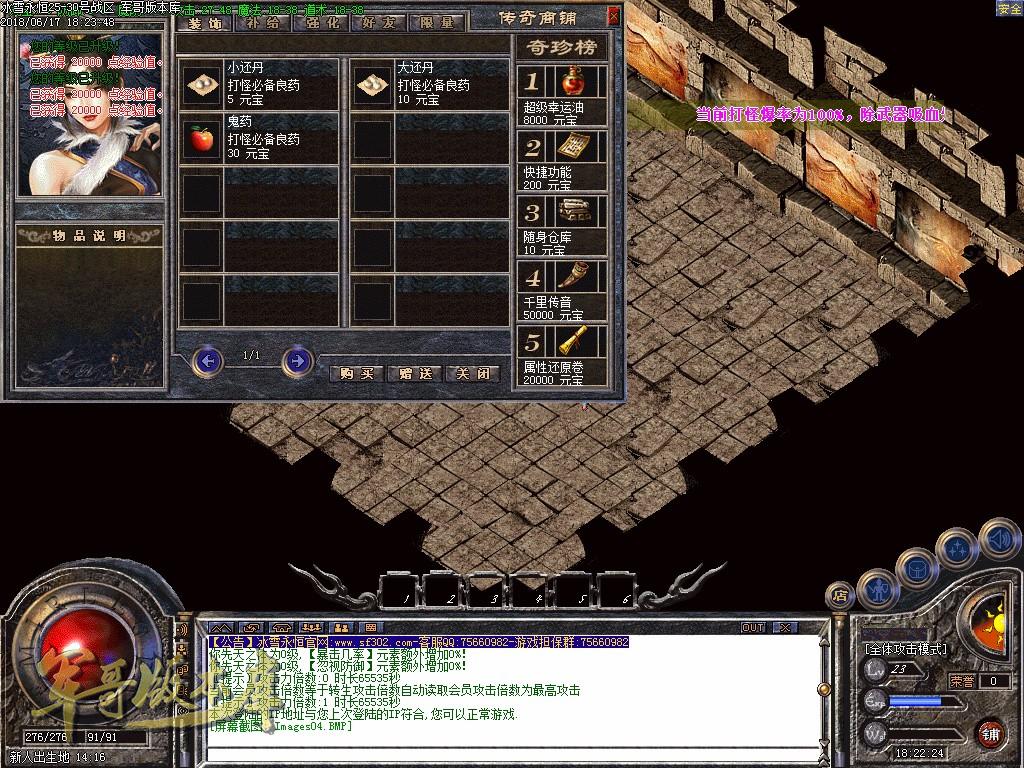The height and width of the screenshot is (768, 1024).
Task: Click the red 铺 button
Action: 990,732
